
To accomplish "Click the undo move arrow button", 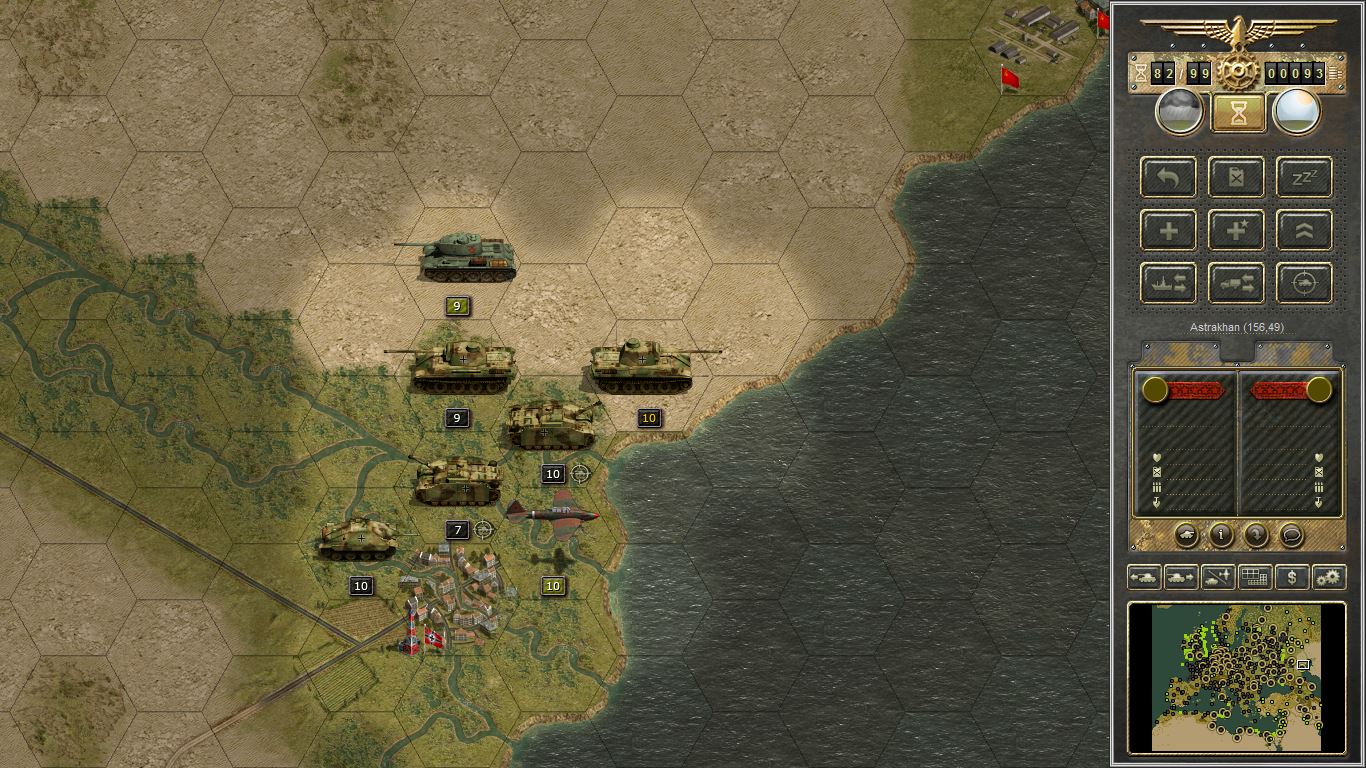I will [x=1169, y=177].
